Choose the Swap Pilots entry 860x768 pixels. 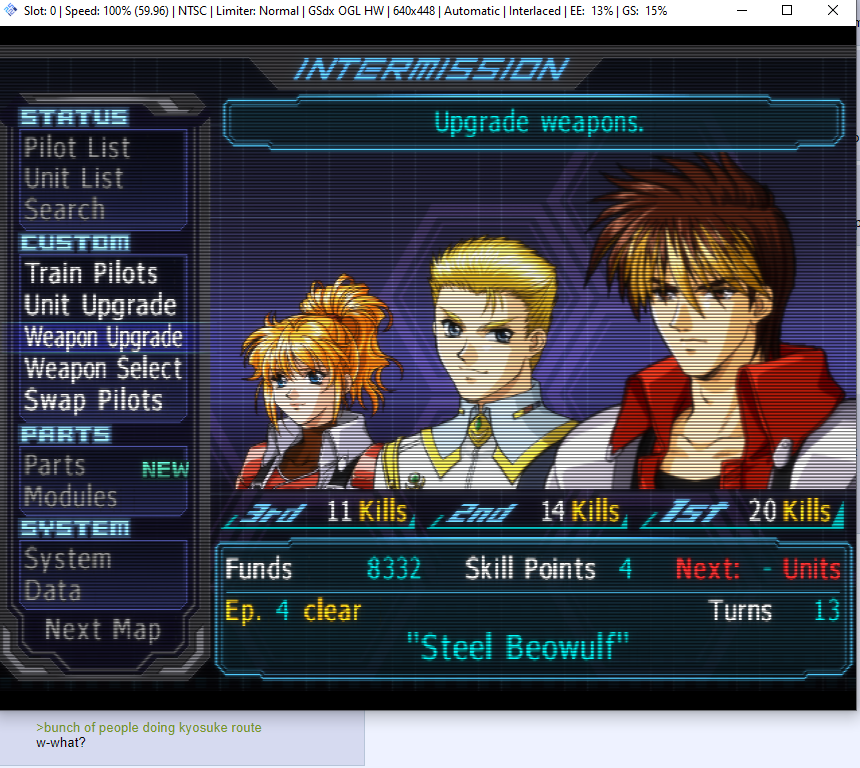point(93,401)
